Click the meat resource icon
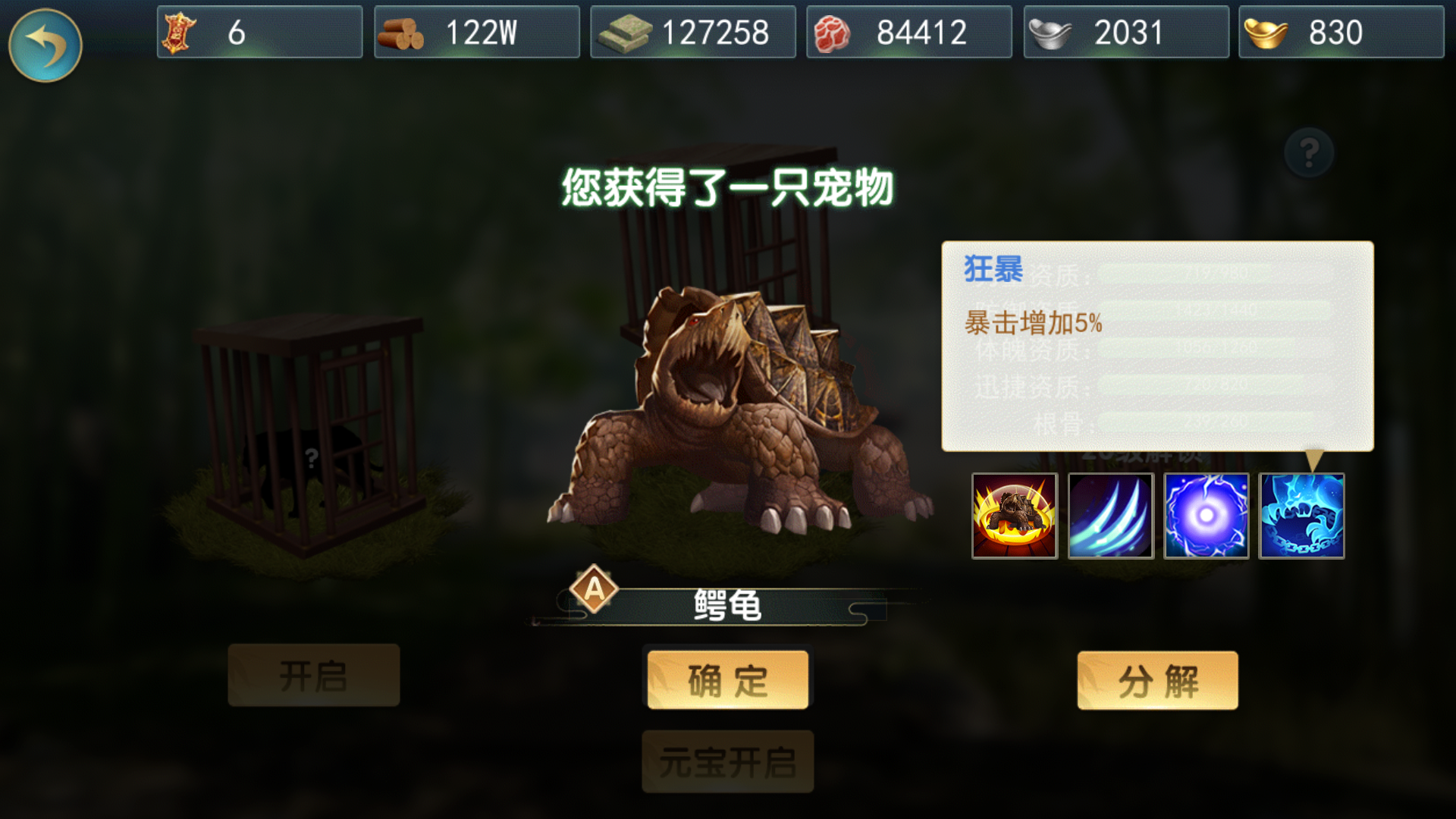The width and height of the screenshot is (1456, 819). pyautogui.click(x=834, y=32)
